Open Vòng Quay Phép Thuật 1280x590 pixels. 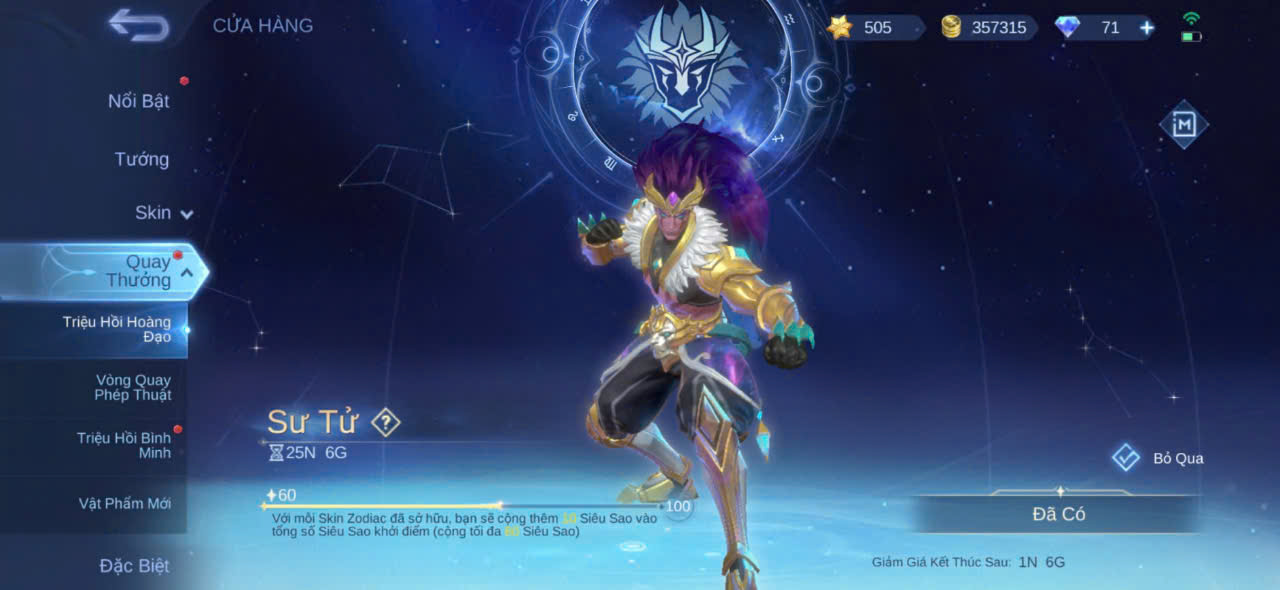tap(132, 387)
